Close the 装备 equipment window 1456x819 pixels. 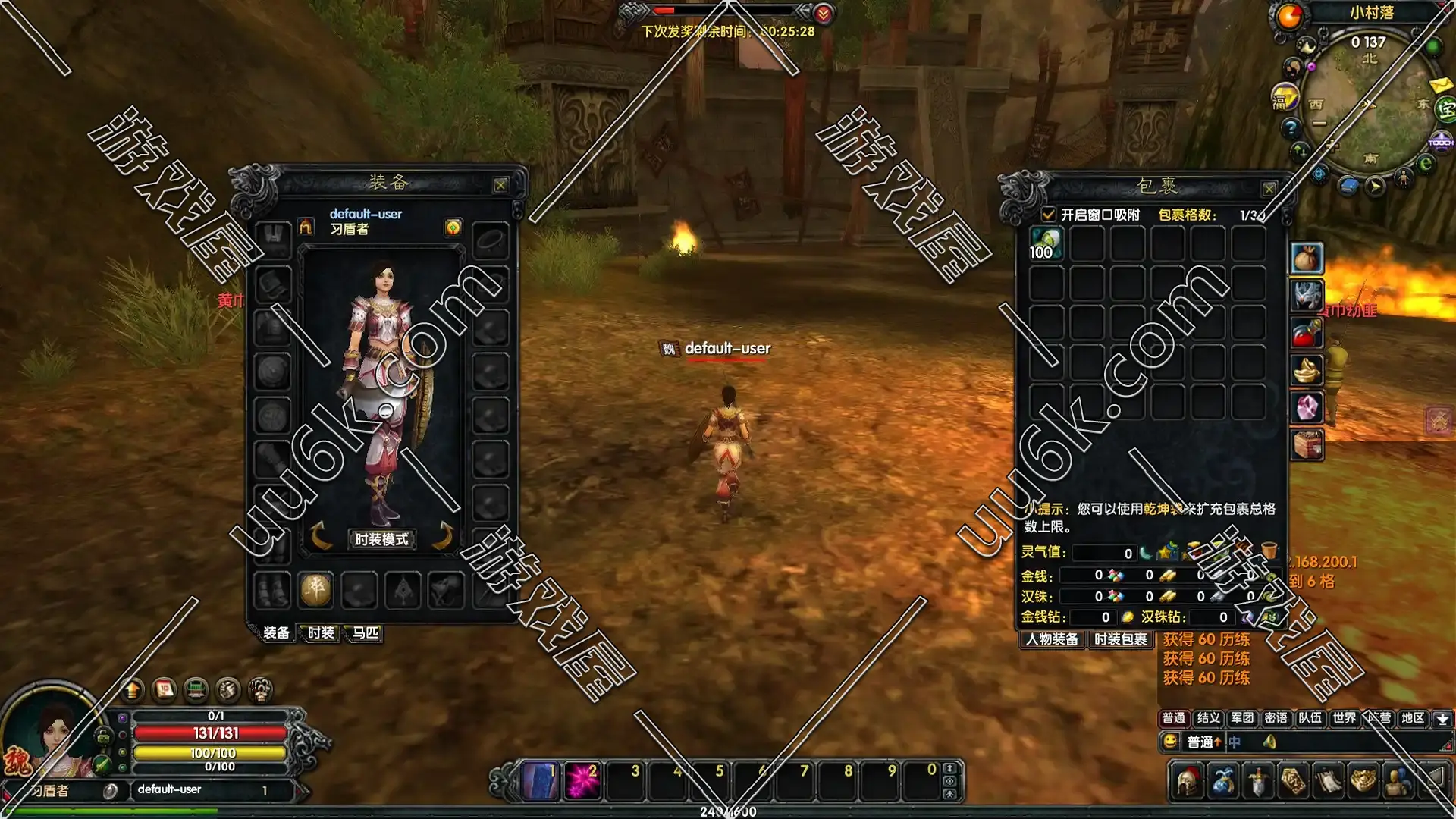point(500,185)
